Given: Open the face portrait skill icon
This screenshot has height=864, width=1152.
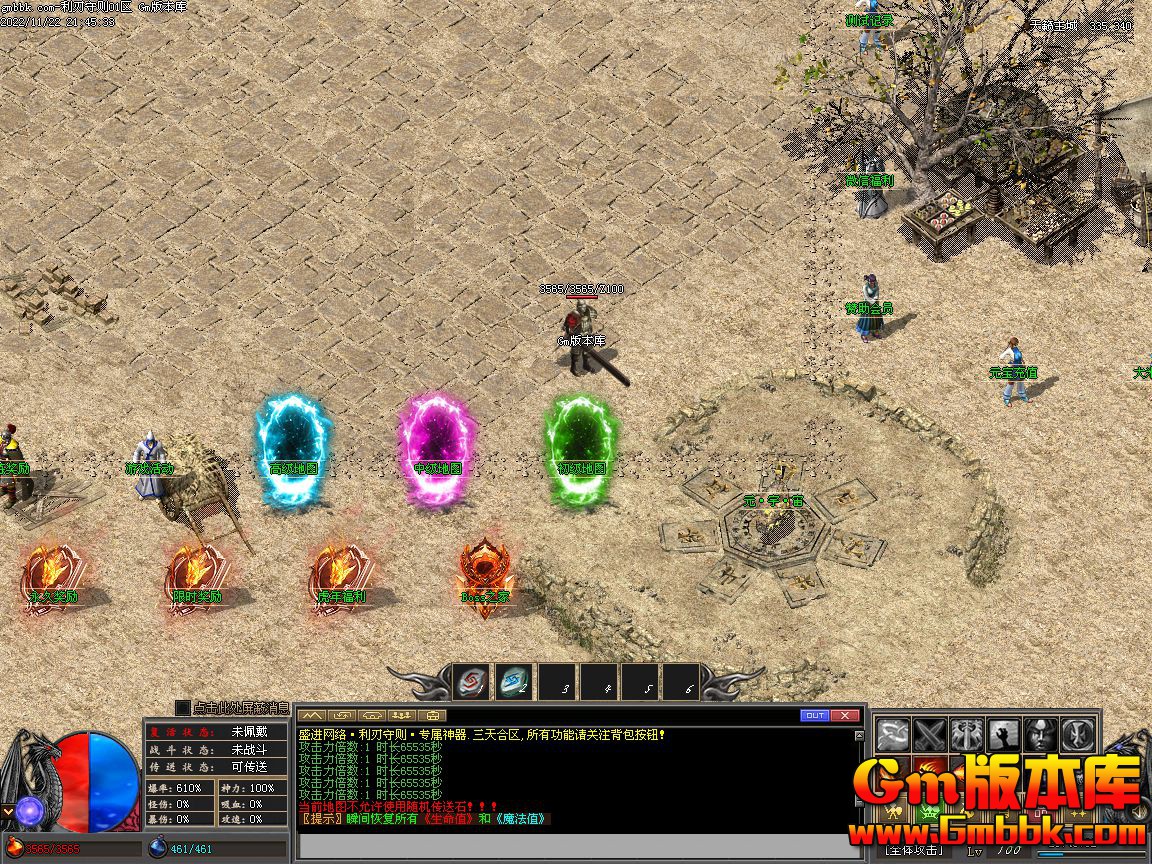Looking at the screenshot, I should click(1039, 736).
